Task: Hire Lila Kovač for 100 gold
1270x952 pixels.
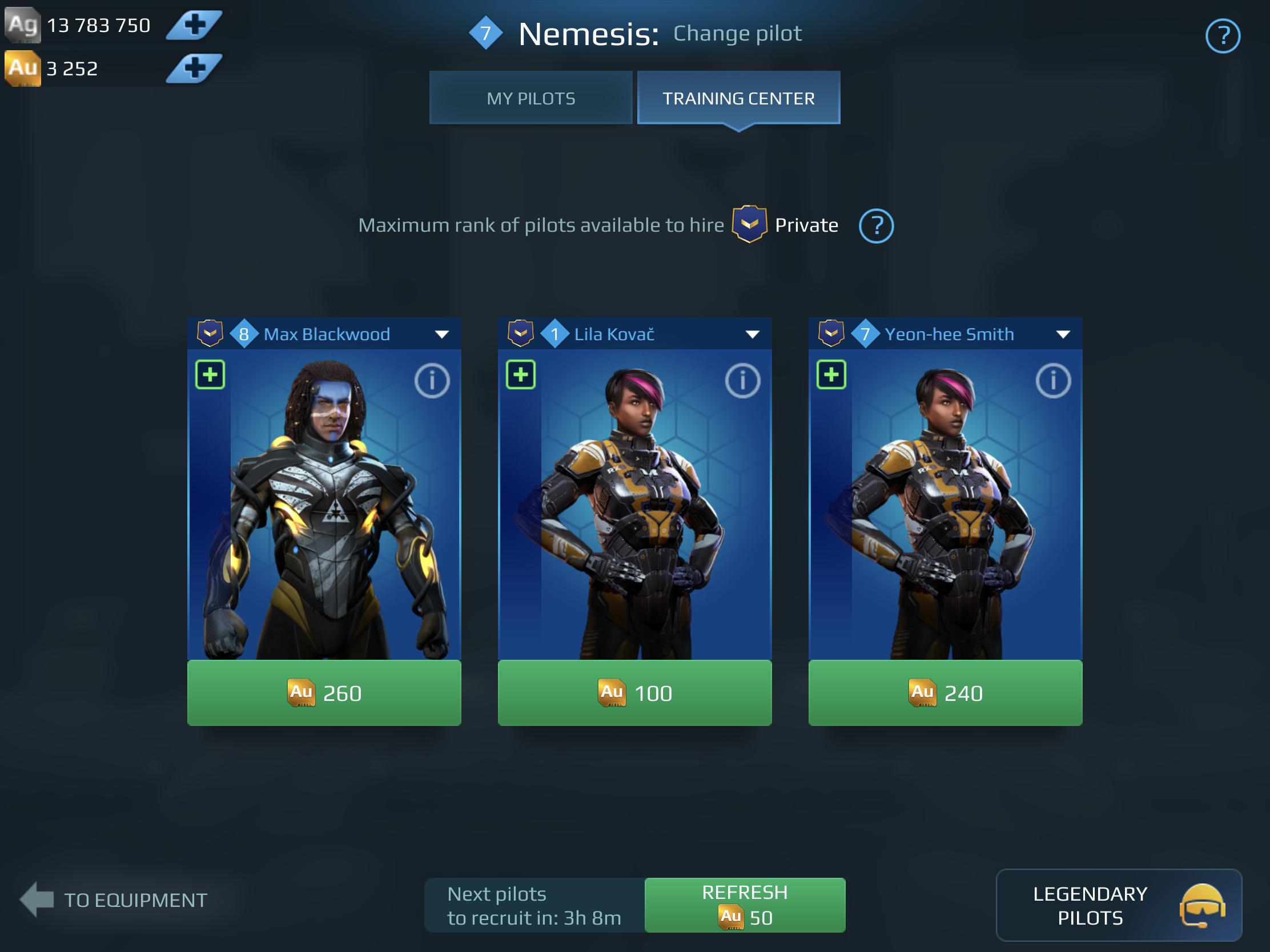Action: pos(635,693)
